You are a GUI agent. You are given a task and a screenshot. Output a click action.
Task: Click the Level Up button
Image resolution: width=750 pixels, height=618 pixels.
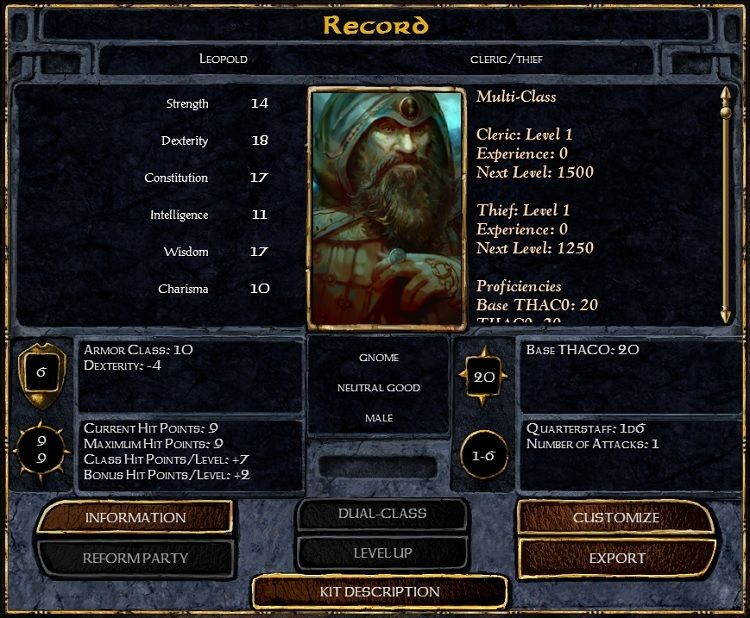point(381,553)
